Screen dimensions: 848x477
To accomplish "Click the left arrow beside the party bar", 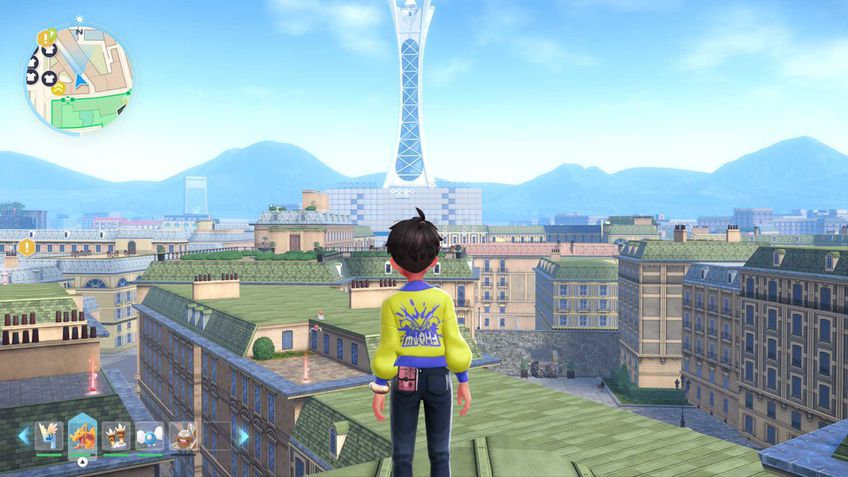I will pyautogui.click(x=23, y=436).
